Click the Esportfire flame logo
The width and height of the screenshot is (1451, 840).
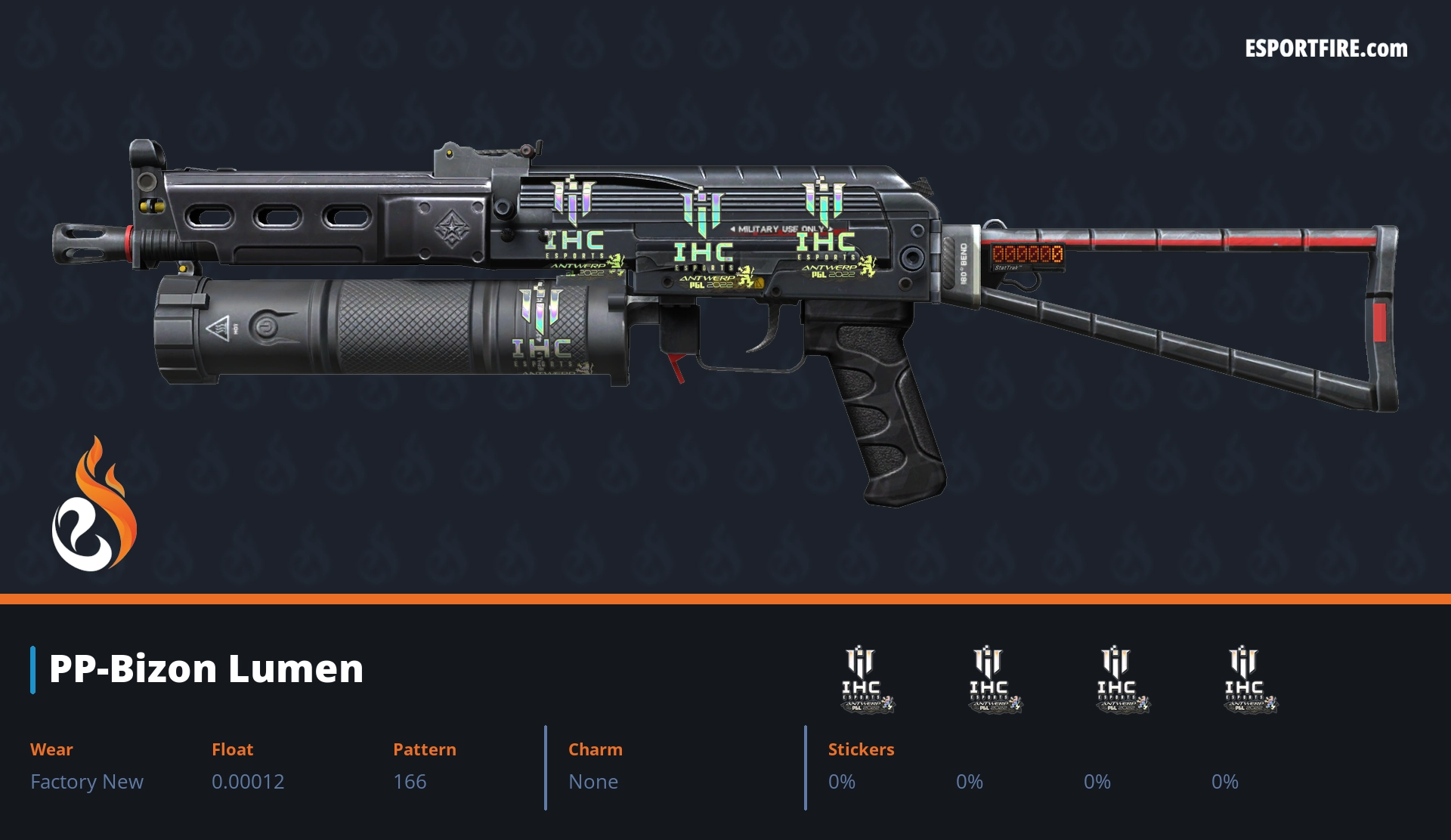94,505
